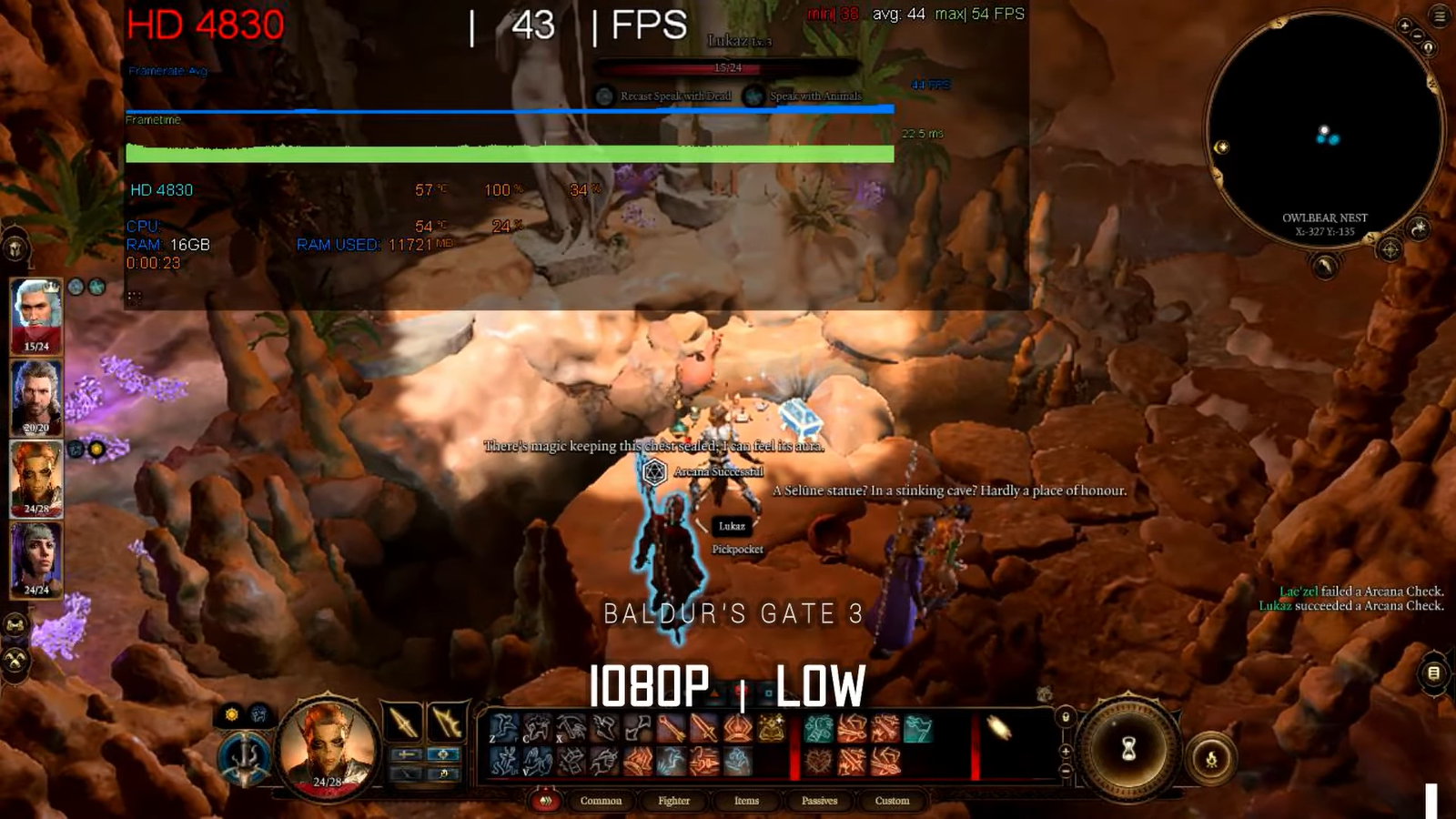Select the Passives hotbar tab
The width and height of the screenshot is (1456, 819).
pyautogui.click(x=819, y=801)
